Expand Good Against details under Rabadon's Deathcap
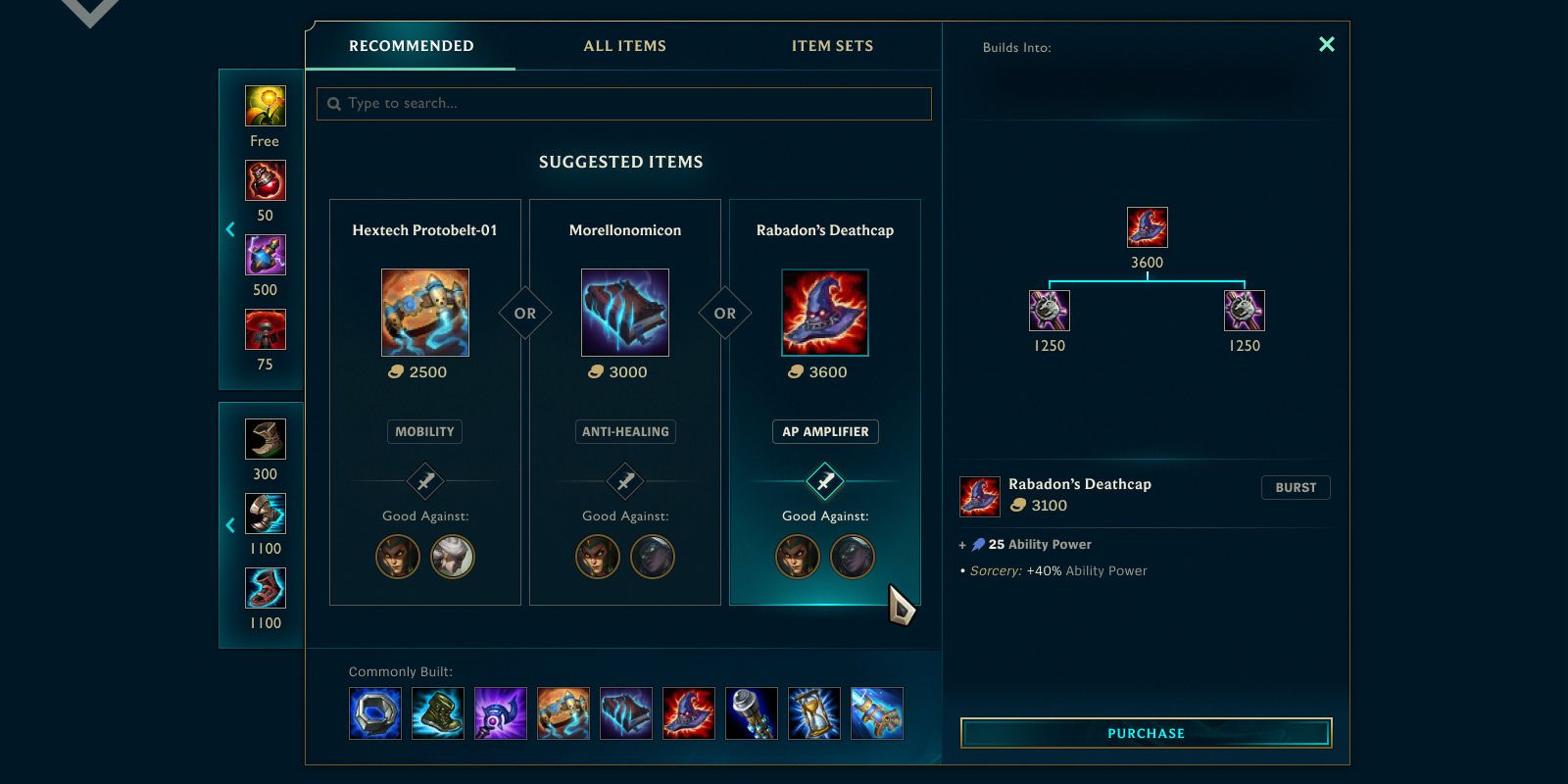The width and height of the screenshot is (1568, 784). (824, 481)
